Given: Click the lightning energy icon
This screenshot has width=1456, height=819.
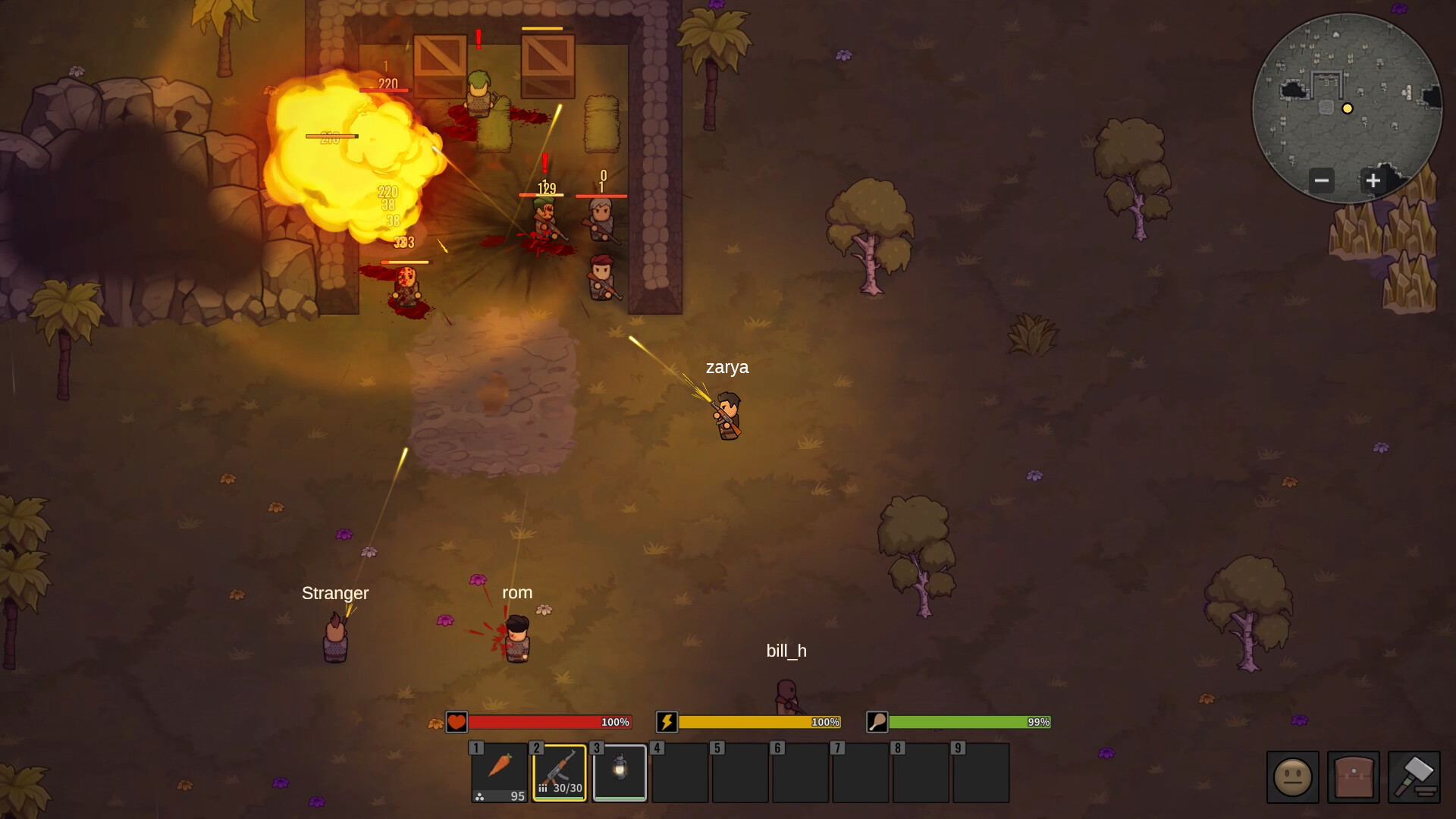Looking at the screenshot, I should click(x=665, y=723).
